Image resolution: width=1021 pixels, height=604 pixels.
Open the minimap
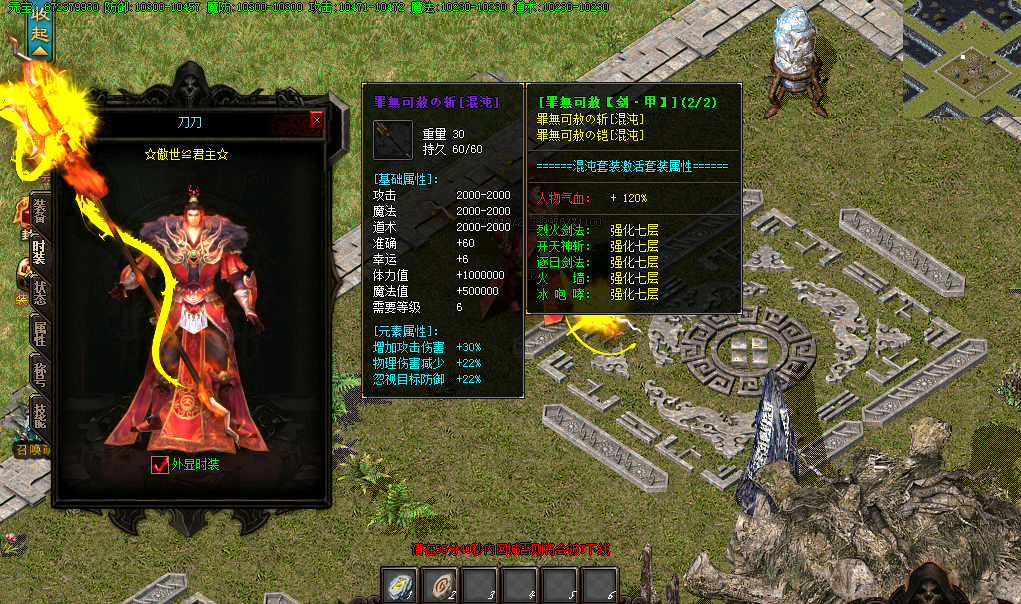point(961,45)
